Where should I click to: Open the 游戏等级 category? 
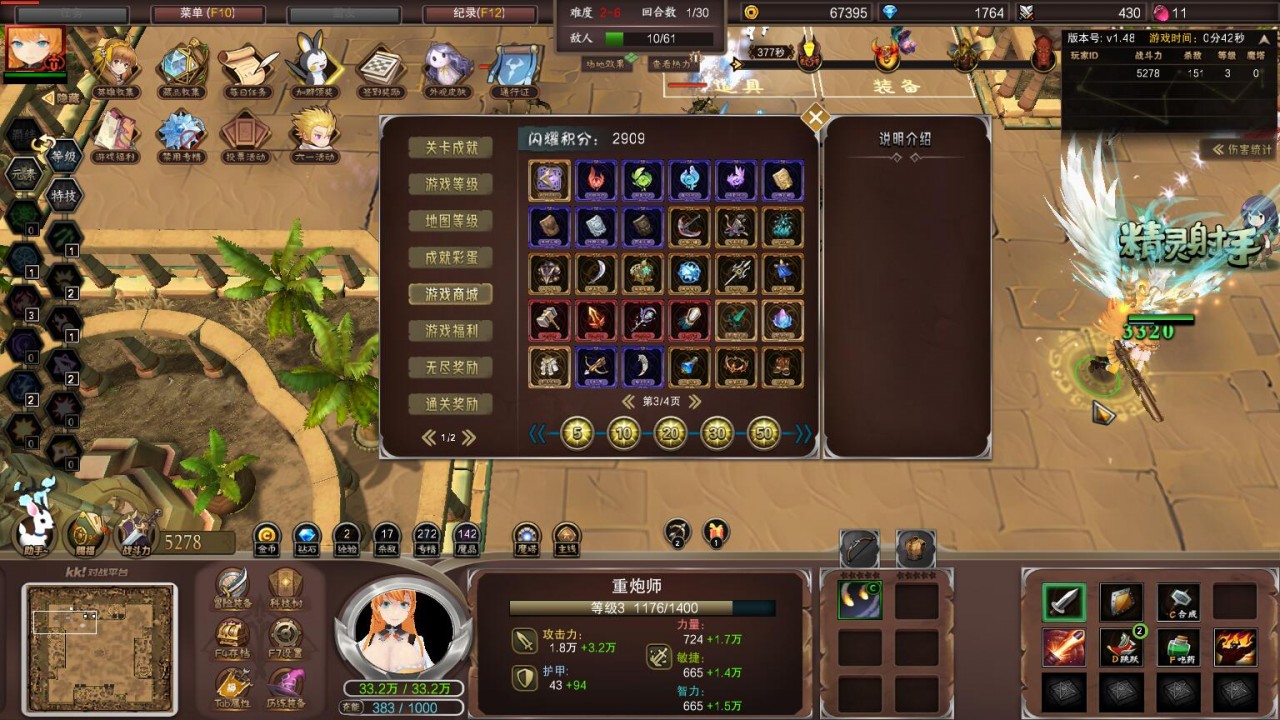coord(451,184)
